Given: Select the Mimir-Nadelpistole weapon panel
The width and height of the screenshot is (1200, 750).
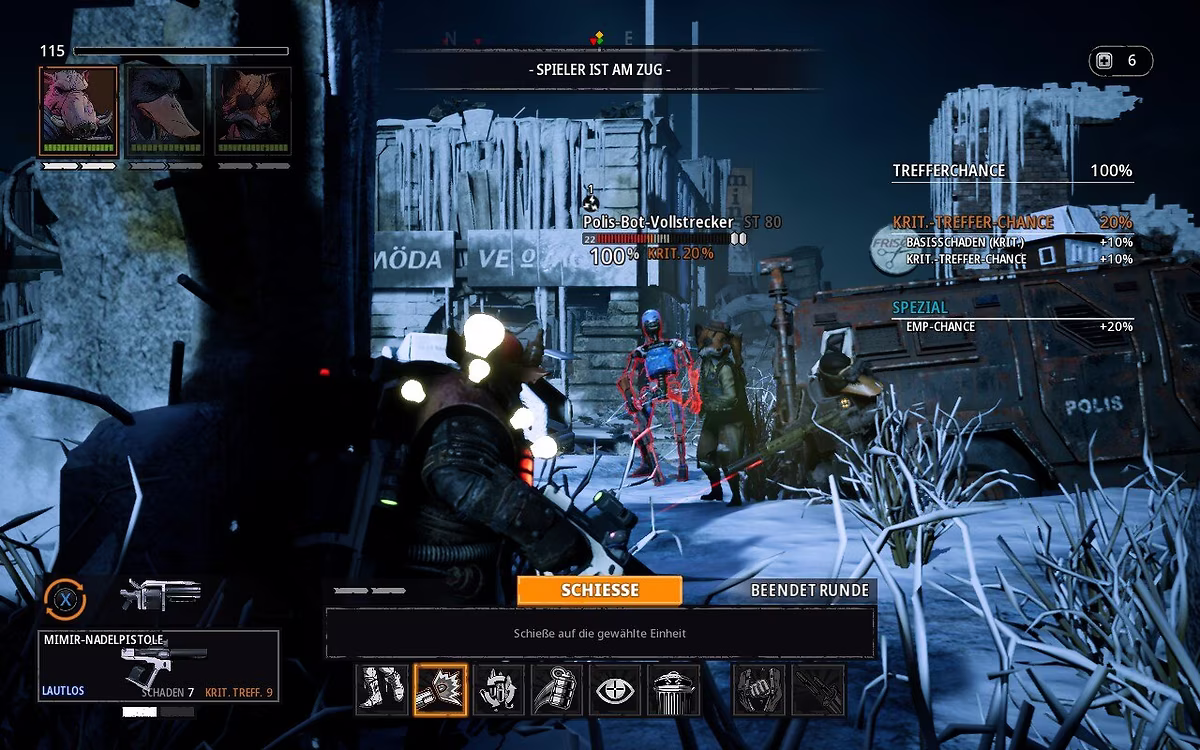Looking at the screenshot, I should (x=158, y=665).
